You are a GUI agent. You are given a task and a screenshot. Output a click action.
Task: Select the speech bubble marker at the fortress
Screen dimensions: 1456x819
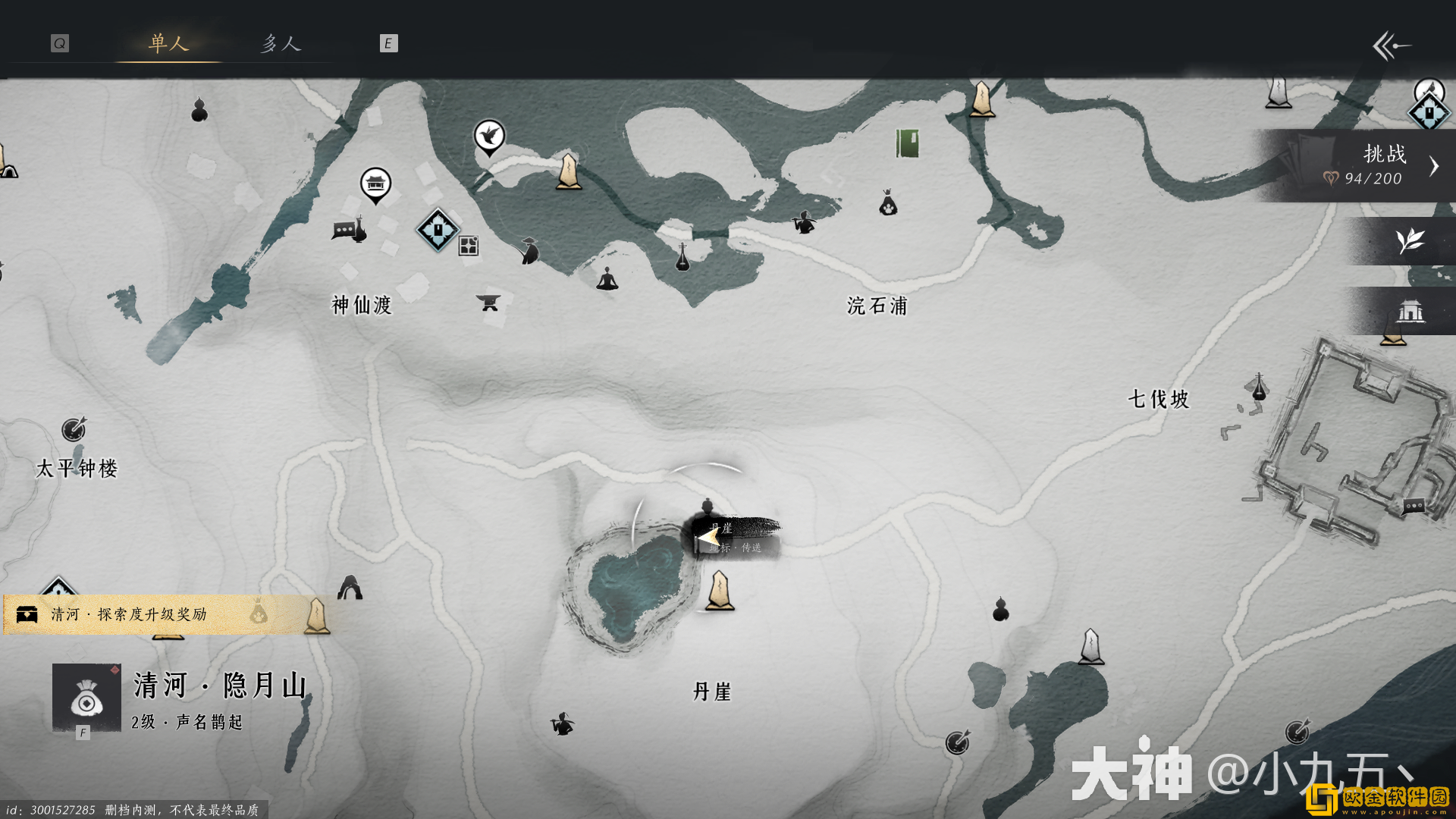1414,506
